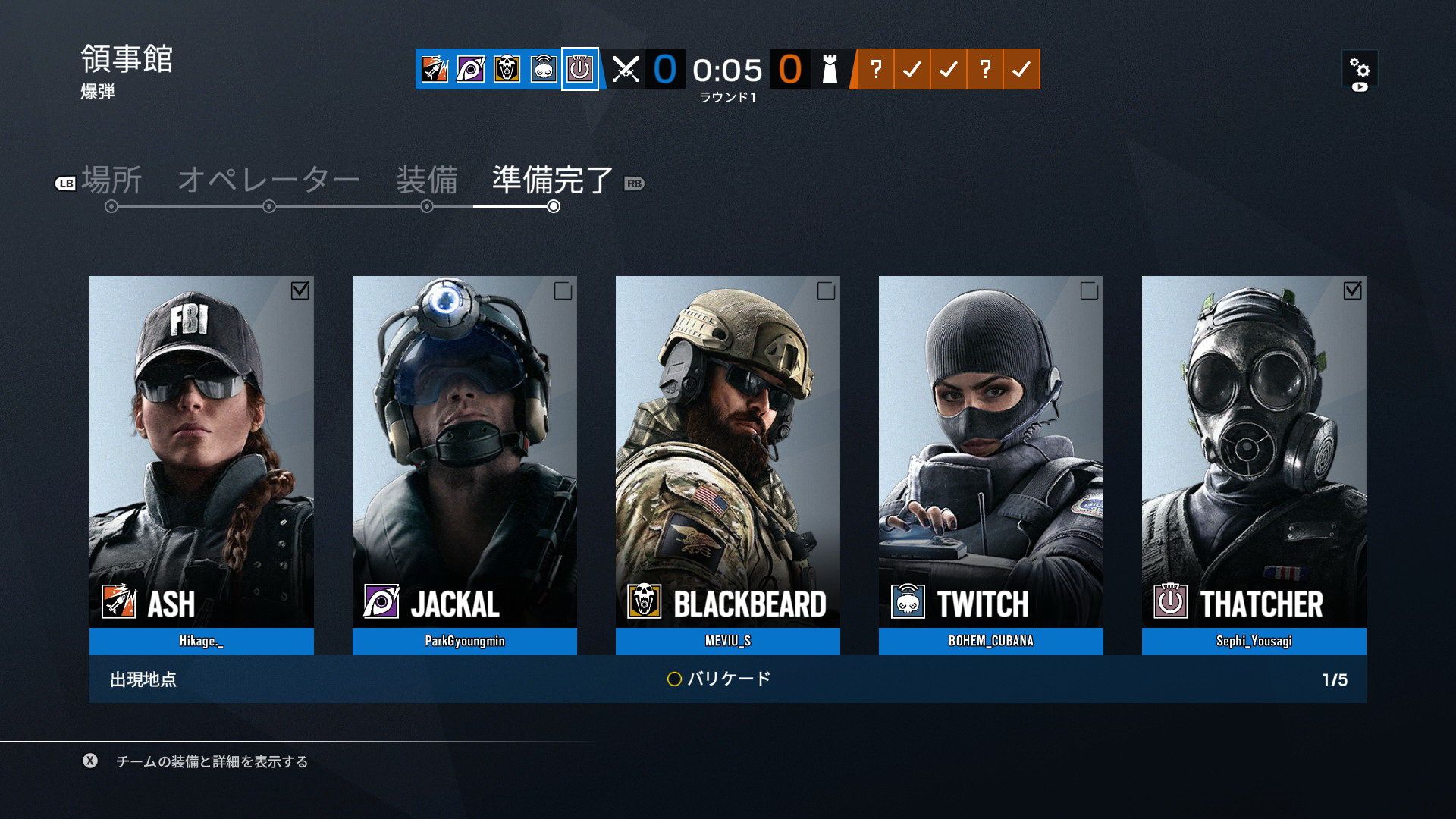Select the バリケード spawn option
This screenshot has width=1456, height=819.
[726, 679]
